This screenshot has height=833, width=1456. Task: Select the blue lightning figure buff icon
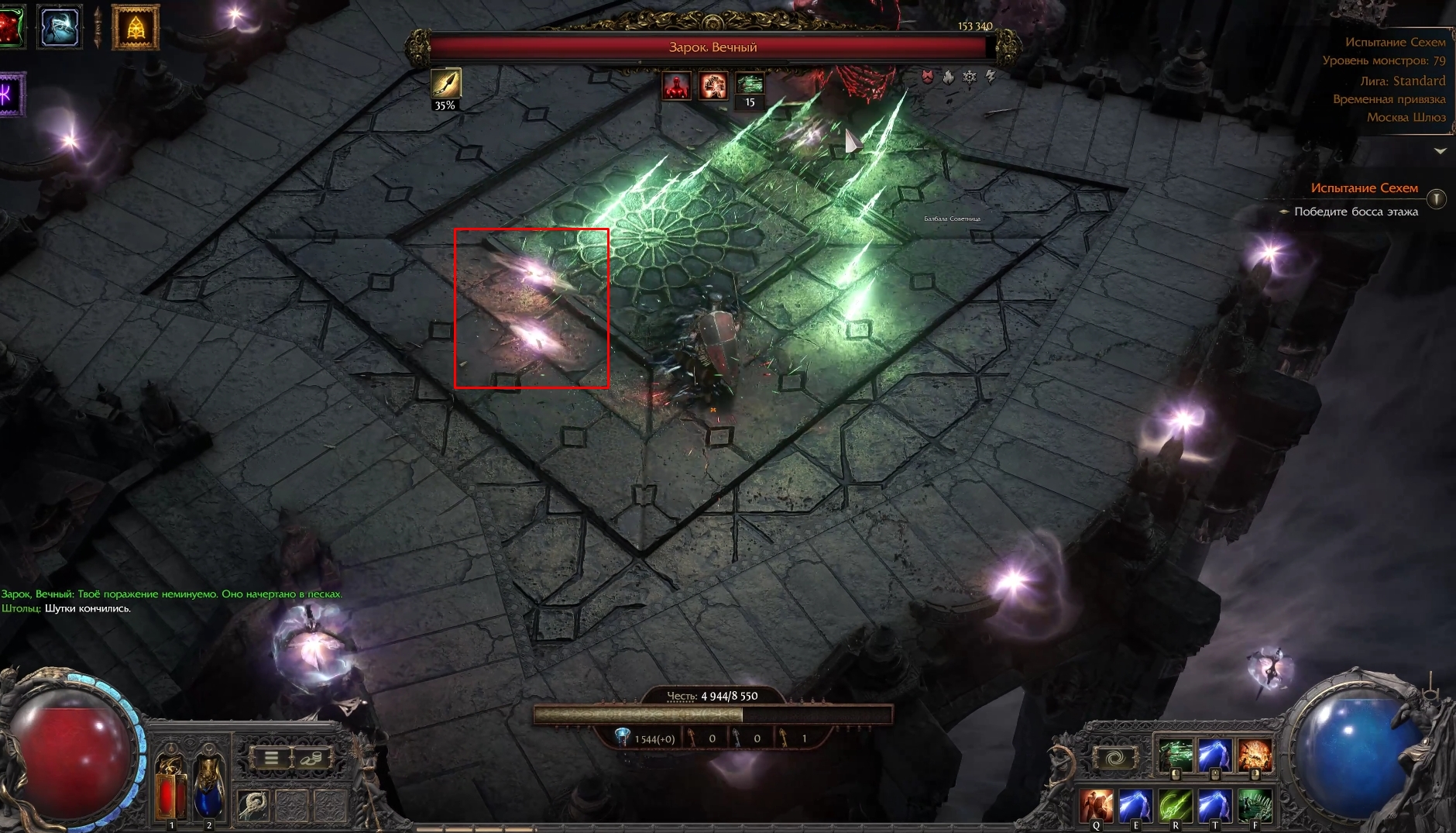[59, 26]
